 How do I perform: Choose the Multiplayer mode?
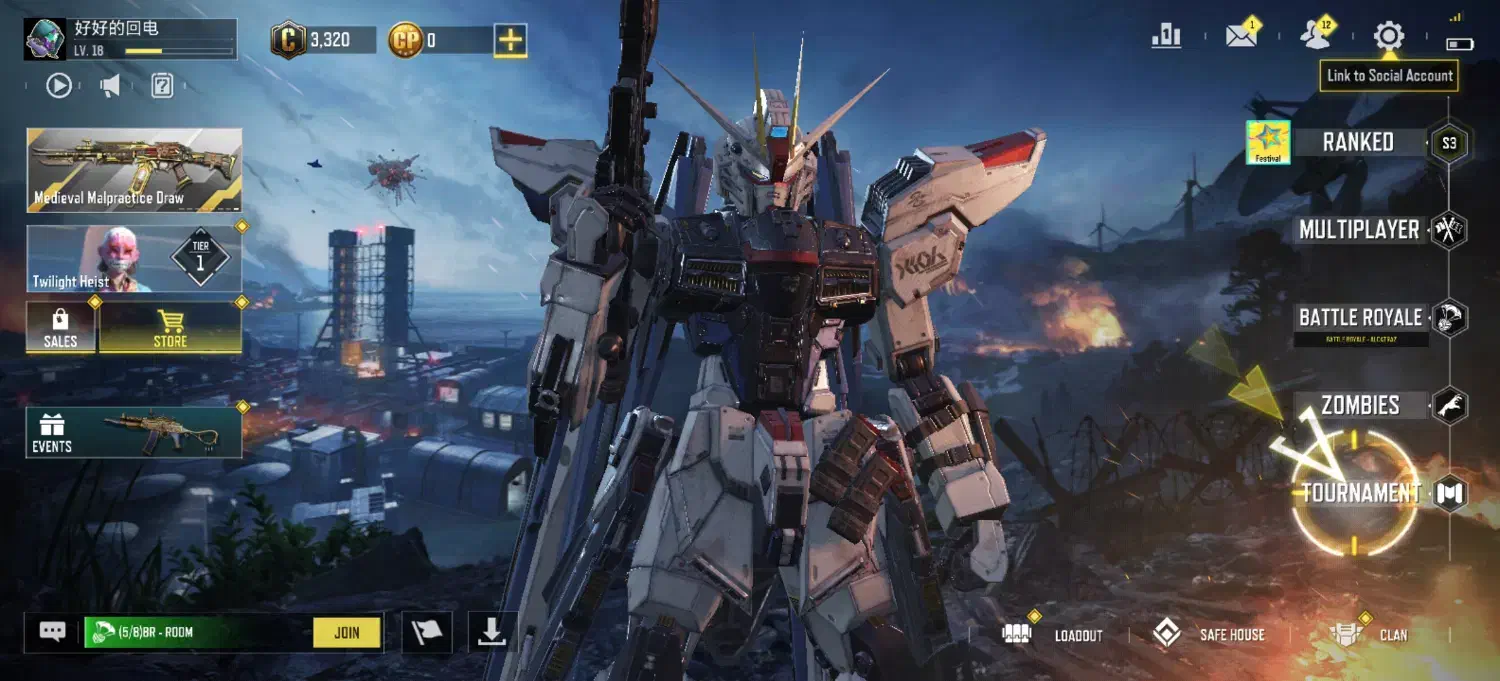pyautogui.click(x=1359, y=230)
